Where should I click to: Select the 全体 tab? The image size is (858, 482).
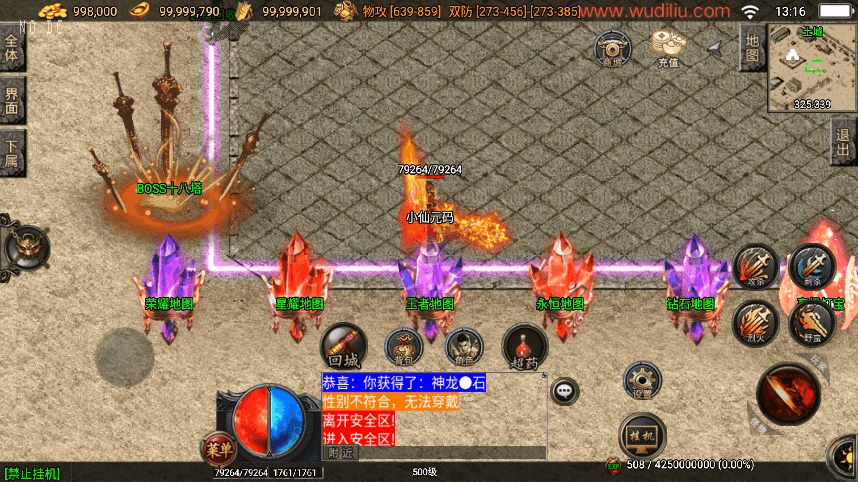(12, 48)
